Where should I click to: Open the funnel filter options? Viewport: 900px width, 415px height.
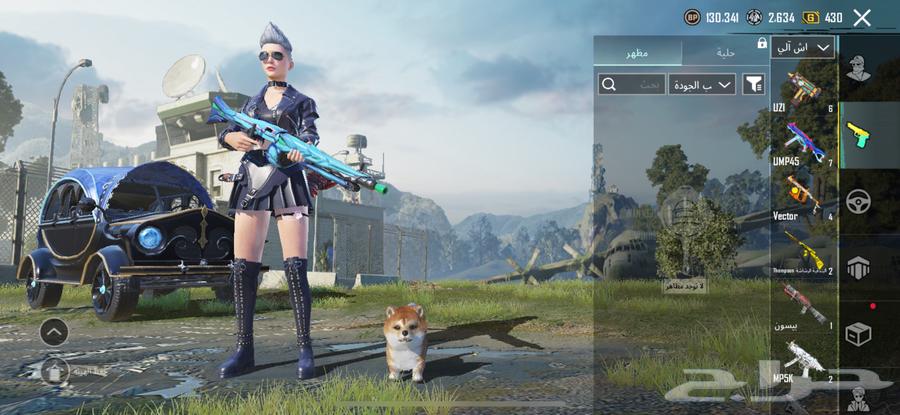pyautogui.click(x=752, y=84)
